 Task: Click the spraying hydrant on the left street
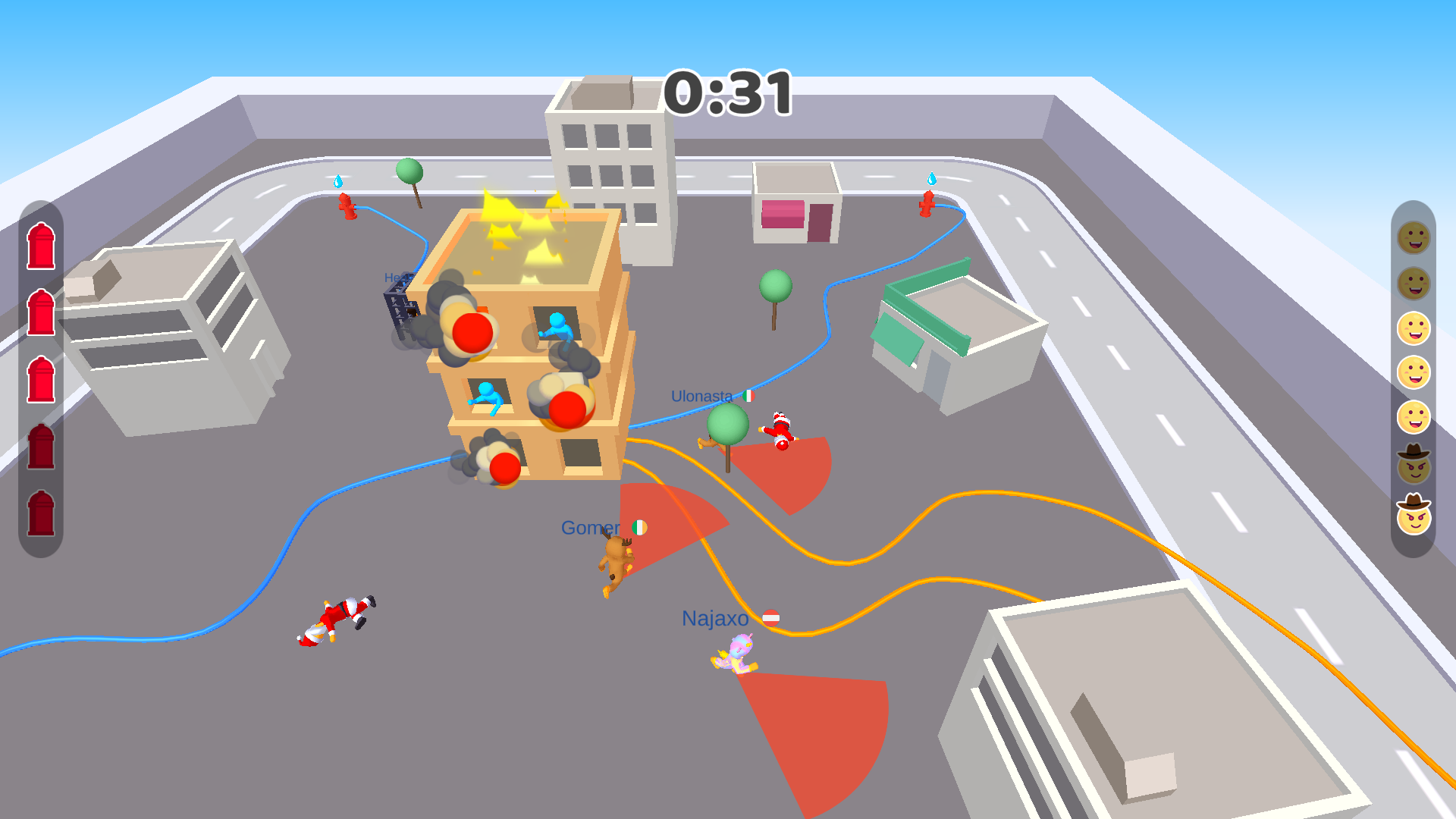pos(348,207)
